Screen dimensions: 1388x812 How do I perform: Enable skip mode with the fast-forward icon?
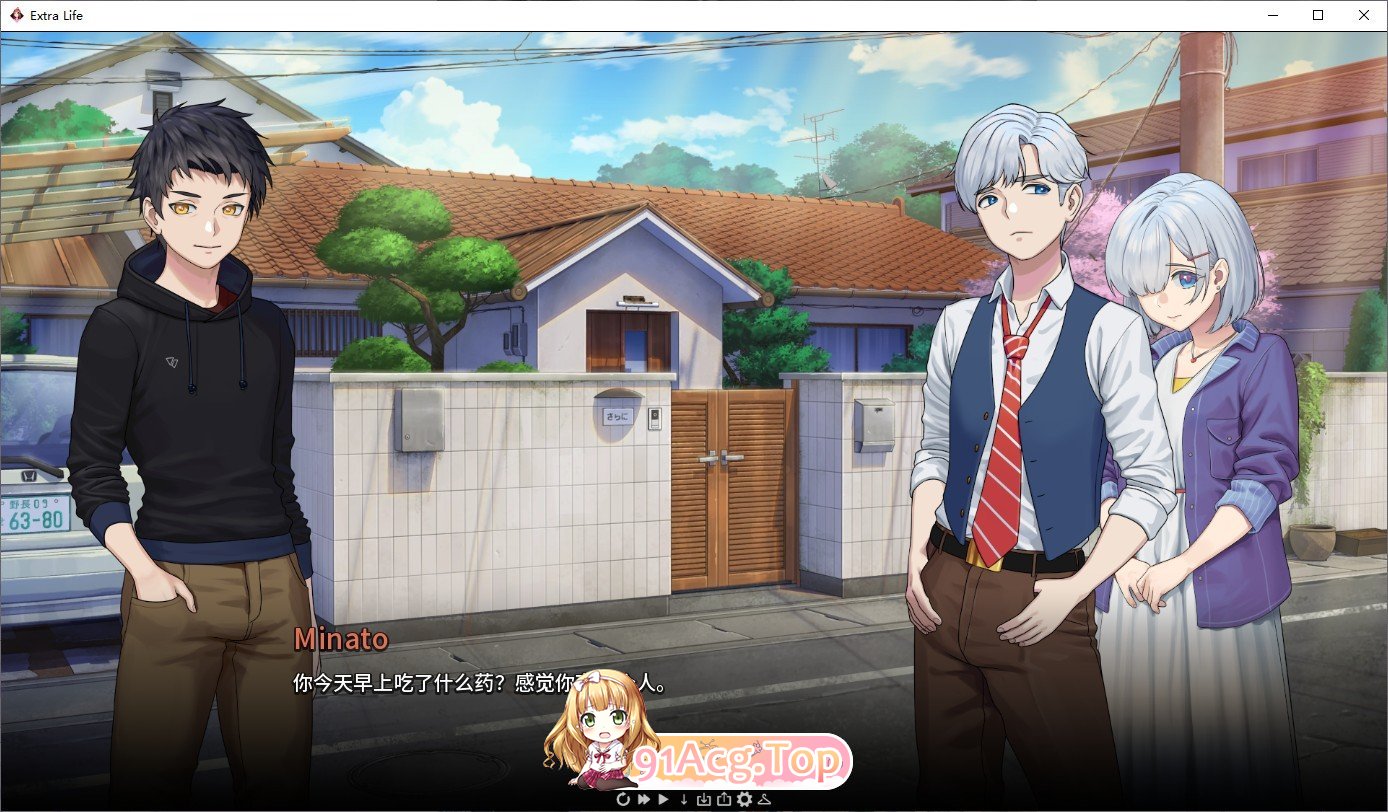[x=645, y=800]
